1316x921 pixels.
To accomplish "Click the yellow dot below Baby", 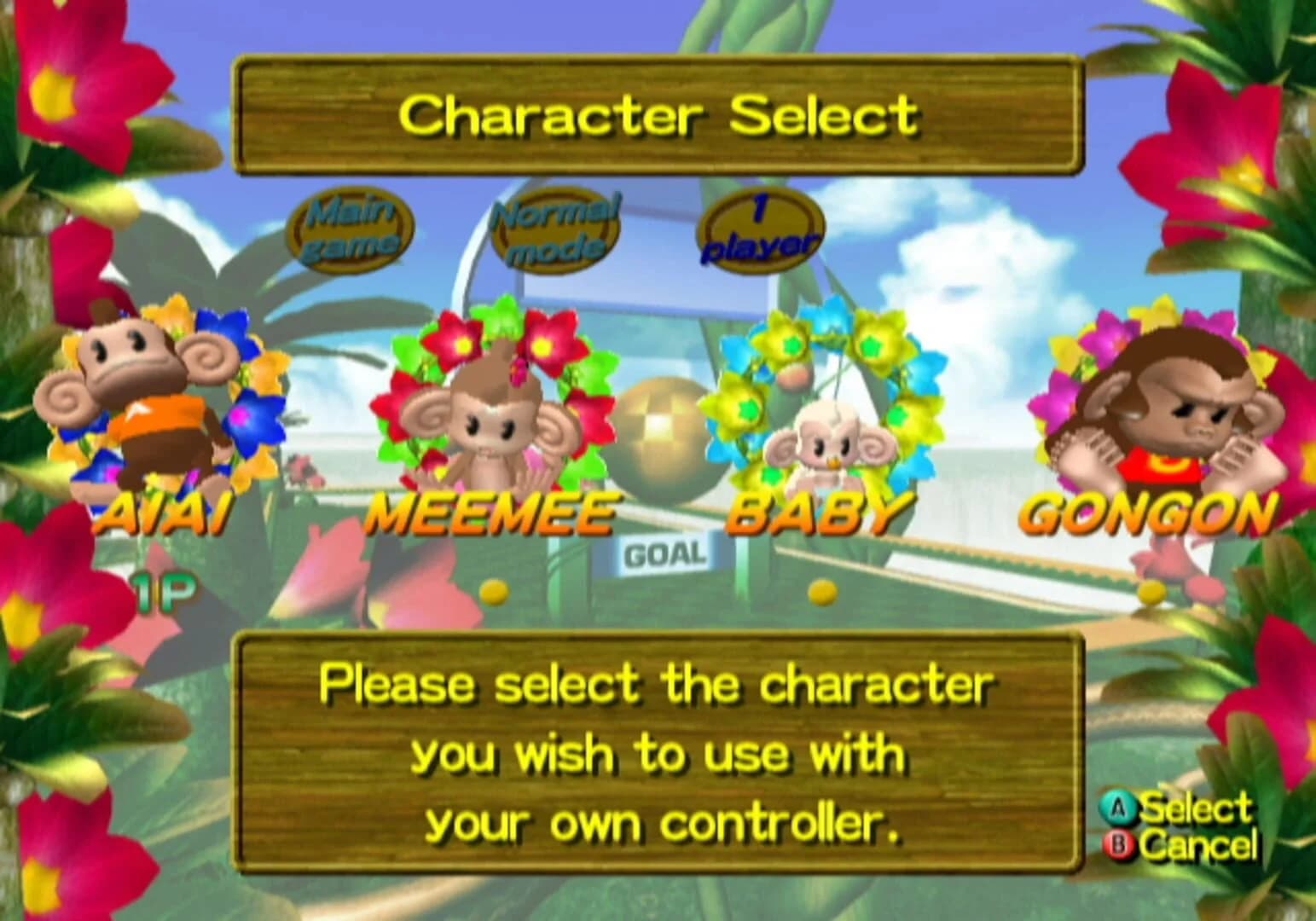I will (x=820, y=588).
